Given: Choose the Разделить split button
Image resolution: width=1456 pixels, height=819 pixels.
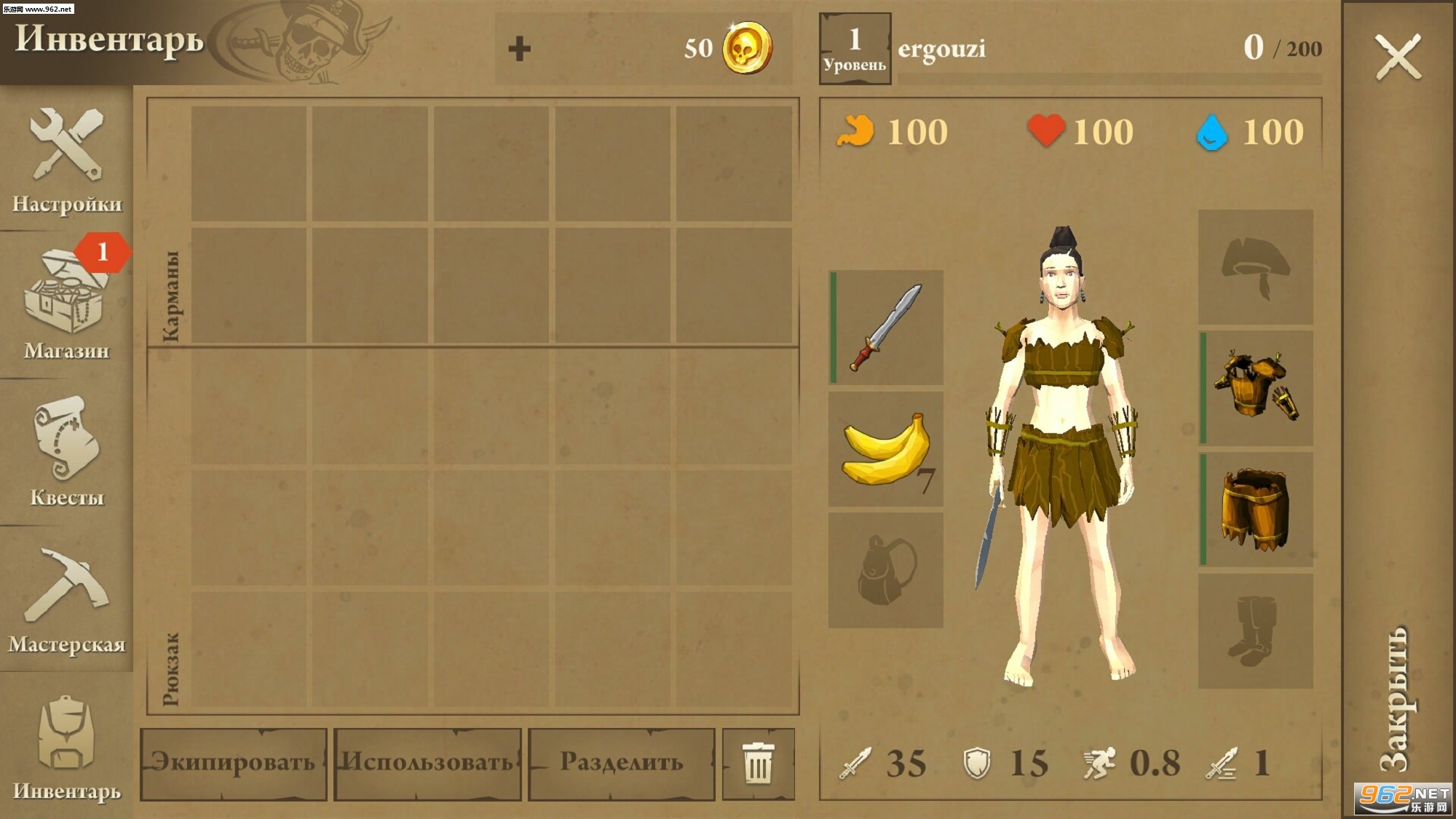Looking at the screenshot, I should coord(622,763).
